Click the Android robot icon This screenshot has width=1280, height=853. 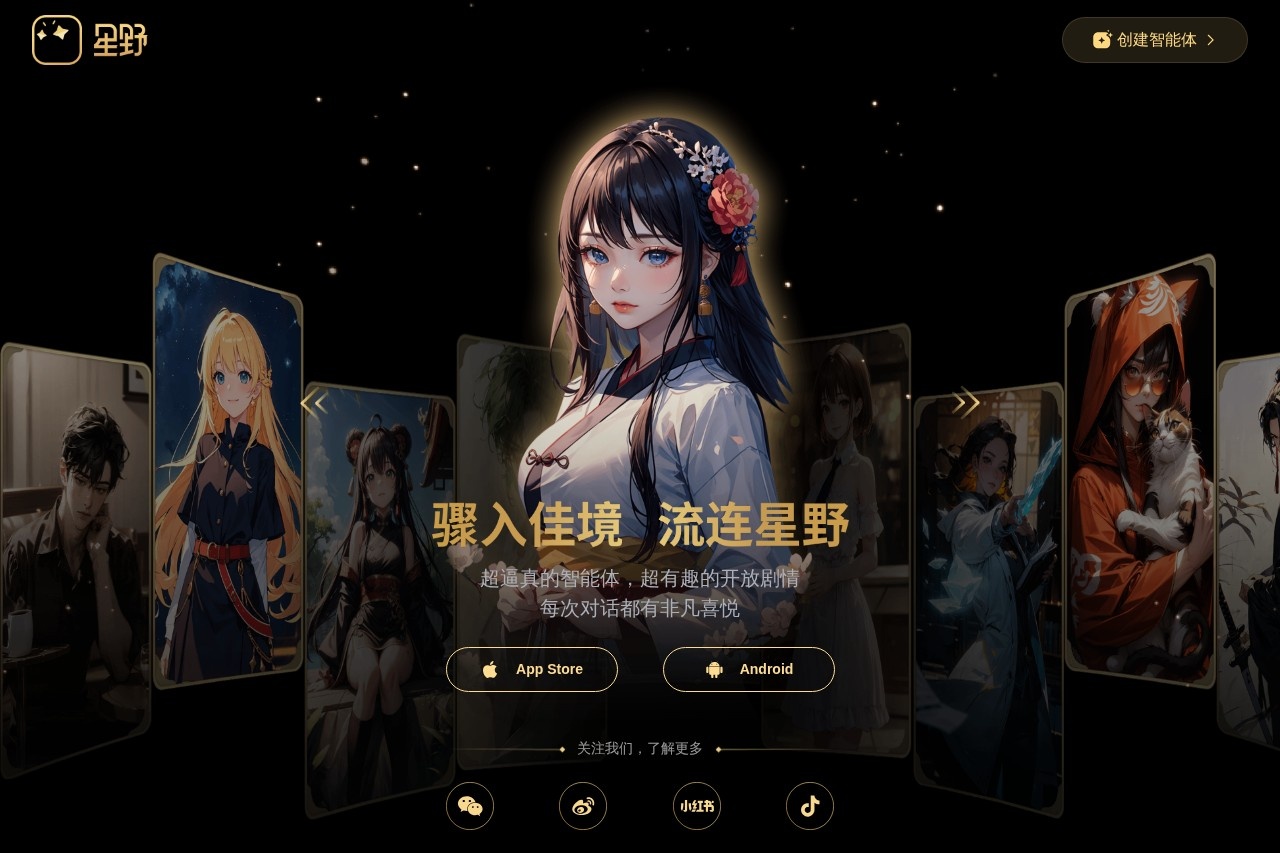point(713,669)
